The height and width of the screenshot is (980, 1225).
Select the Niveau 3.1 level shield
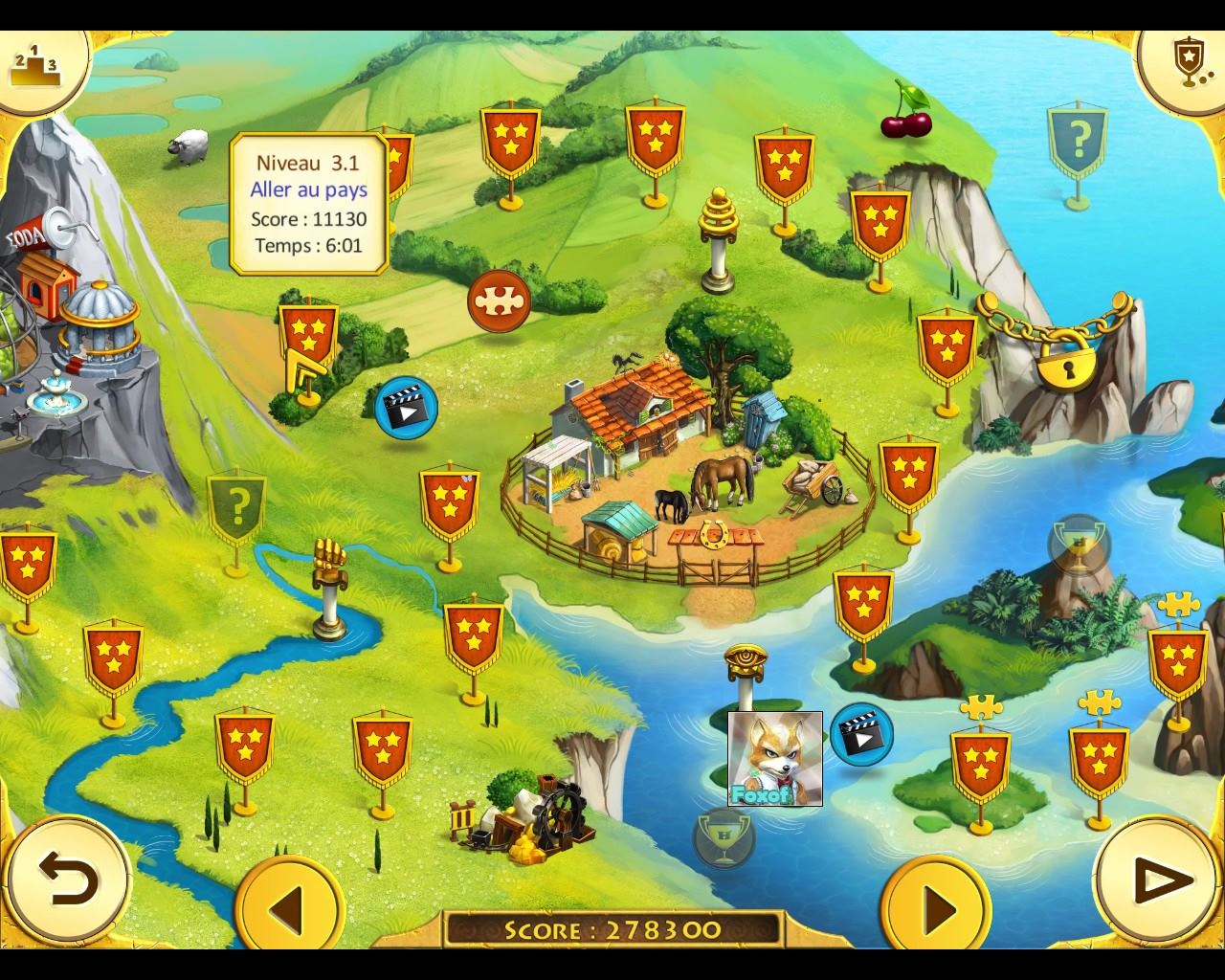pos(308,337)
